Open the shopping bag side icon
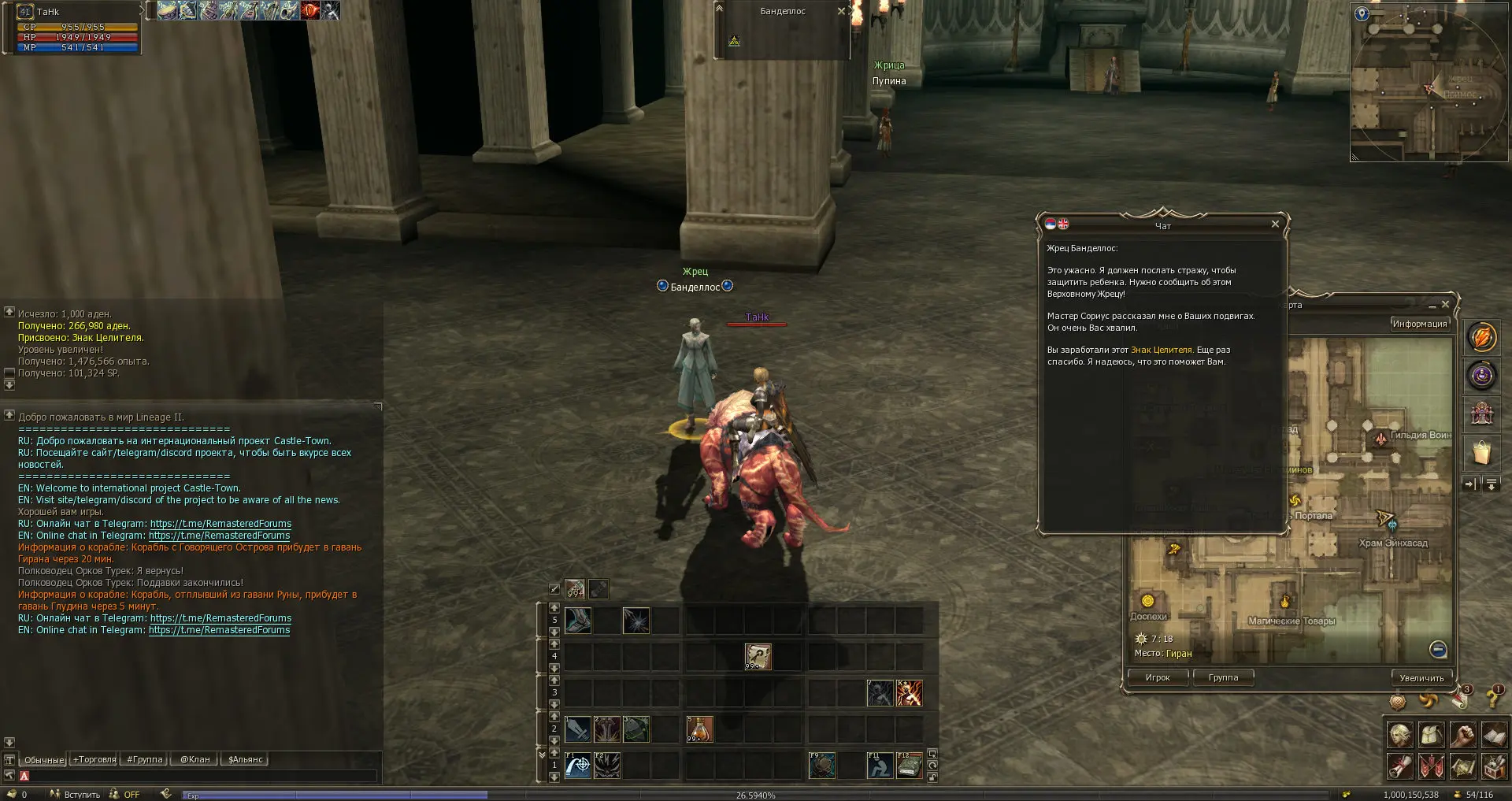 (x=1481, y=453)
